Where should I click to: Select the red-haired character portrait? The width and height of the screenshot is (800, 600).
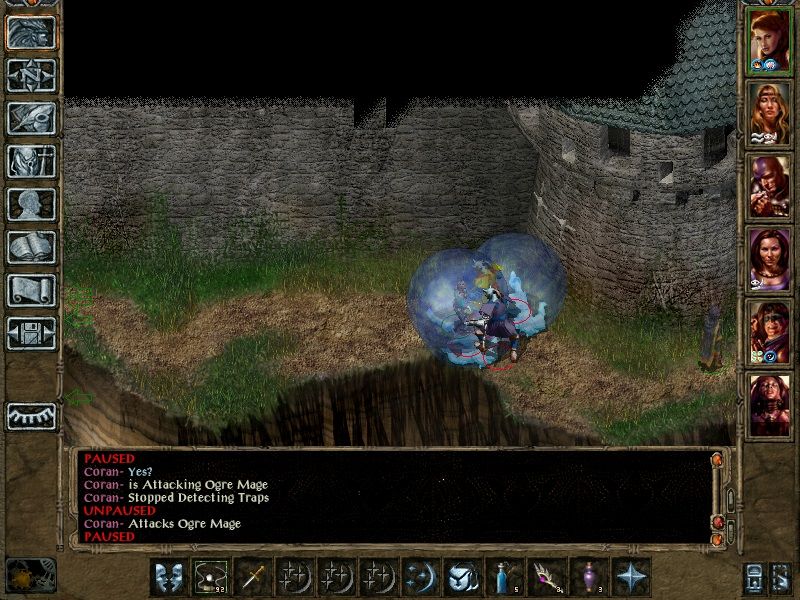(x=770, y=41)
